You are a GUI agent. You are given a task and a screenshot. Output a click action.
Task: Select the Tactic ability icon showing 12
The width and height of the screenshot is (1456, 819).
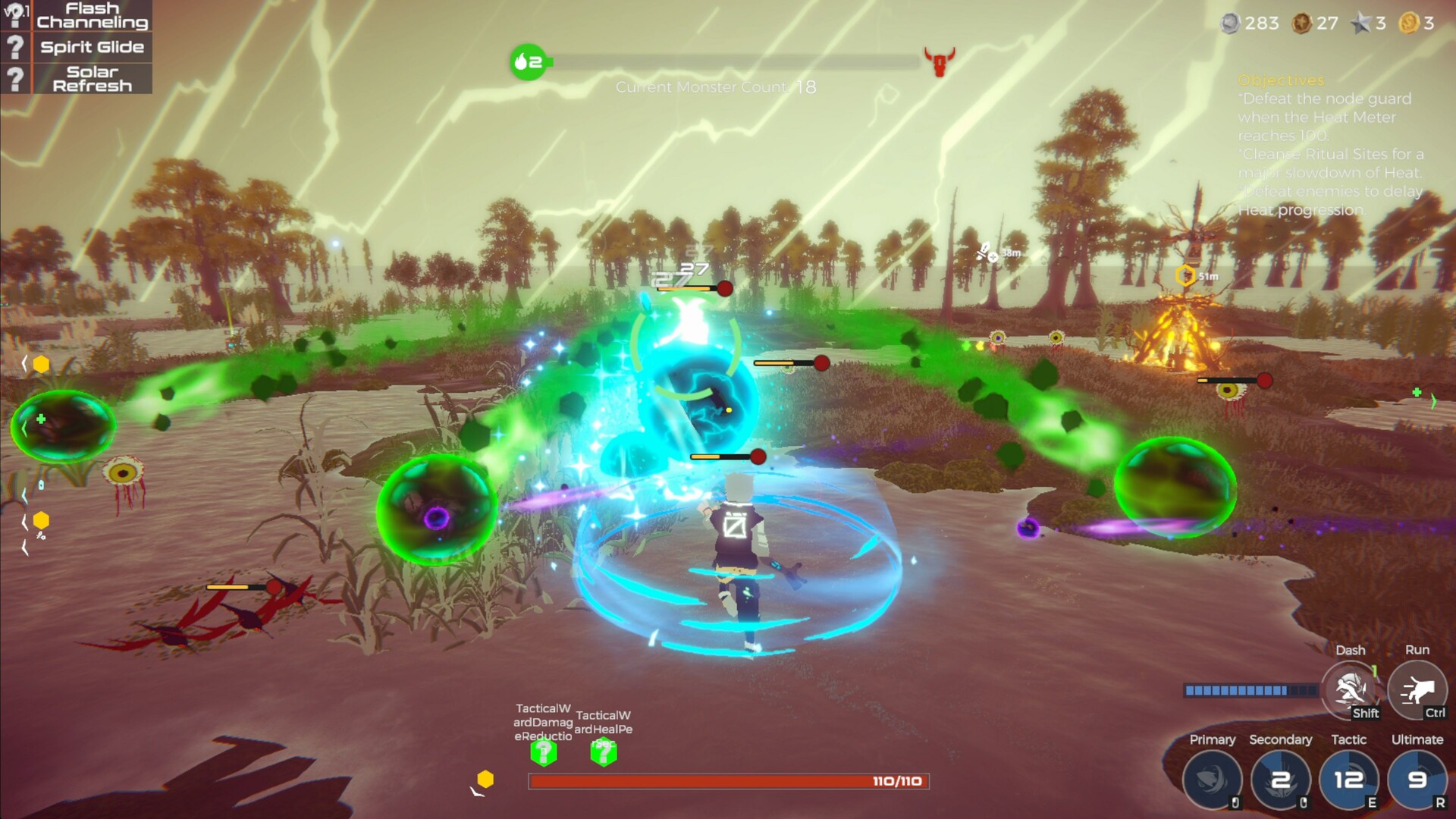pyautogui.click(x=1350, y=780)
